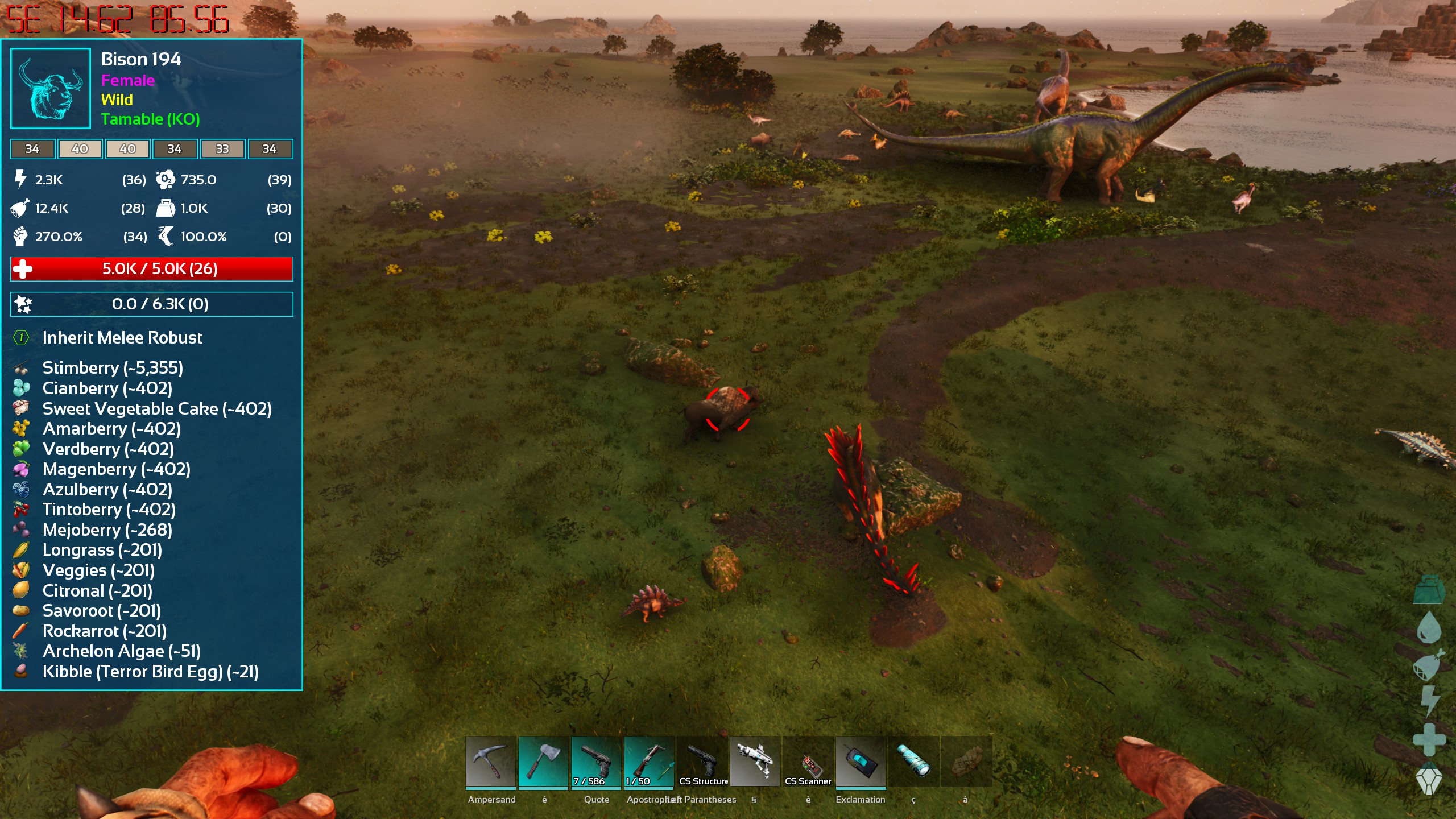Select the CS Structure gun slot
The height and width of the screenshot is (819, 1456).
point(702,761)
